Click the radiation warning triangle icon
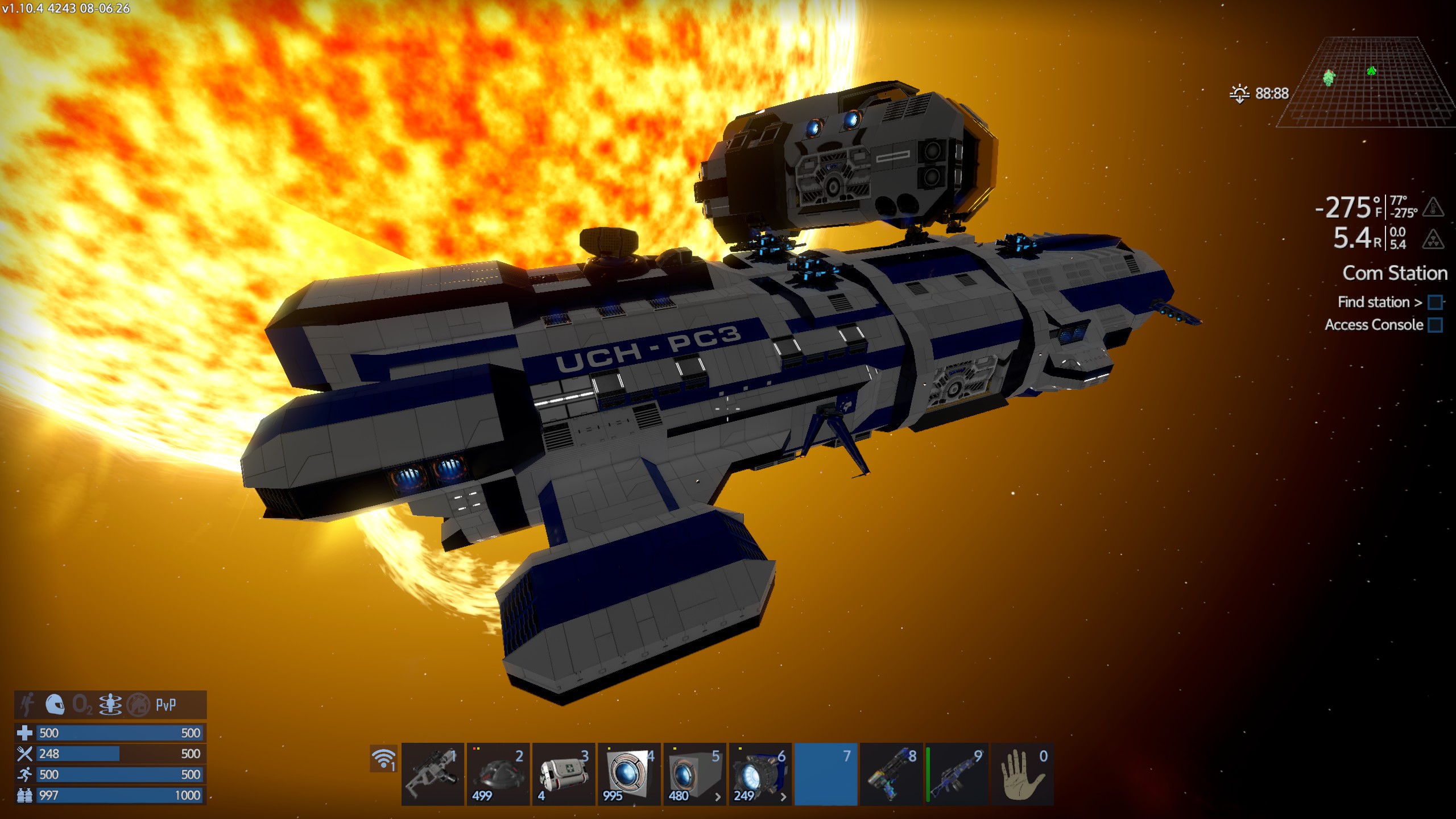The image size is (1456, 819). coord(1433,239)
